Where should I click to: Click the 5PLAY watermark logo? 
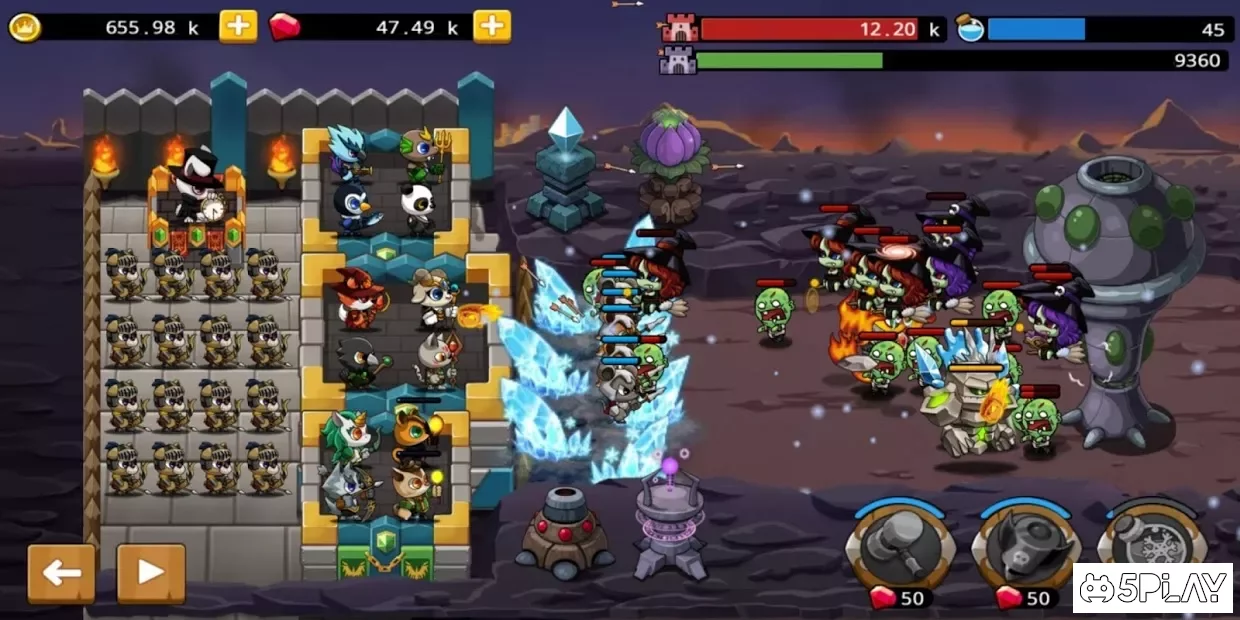[x=1152, y=588]
